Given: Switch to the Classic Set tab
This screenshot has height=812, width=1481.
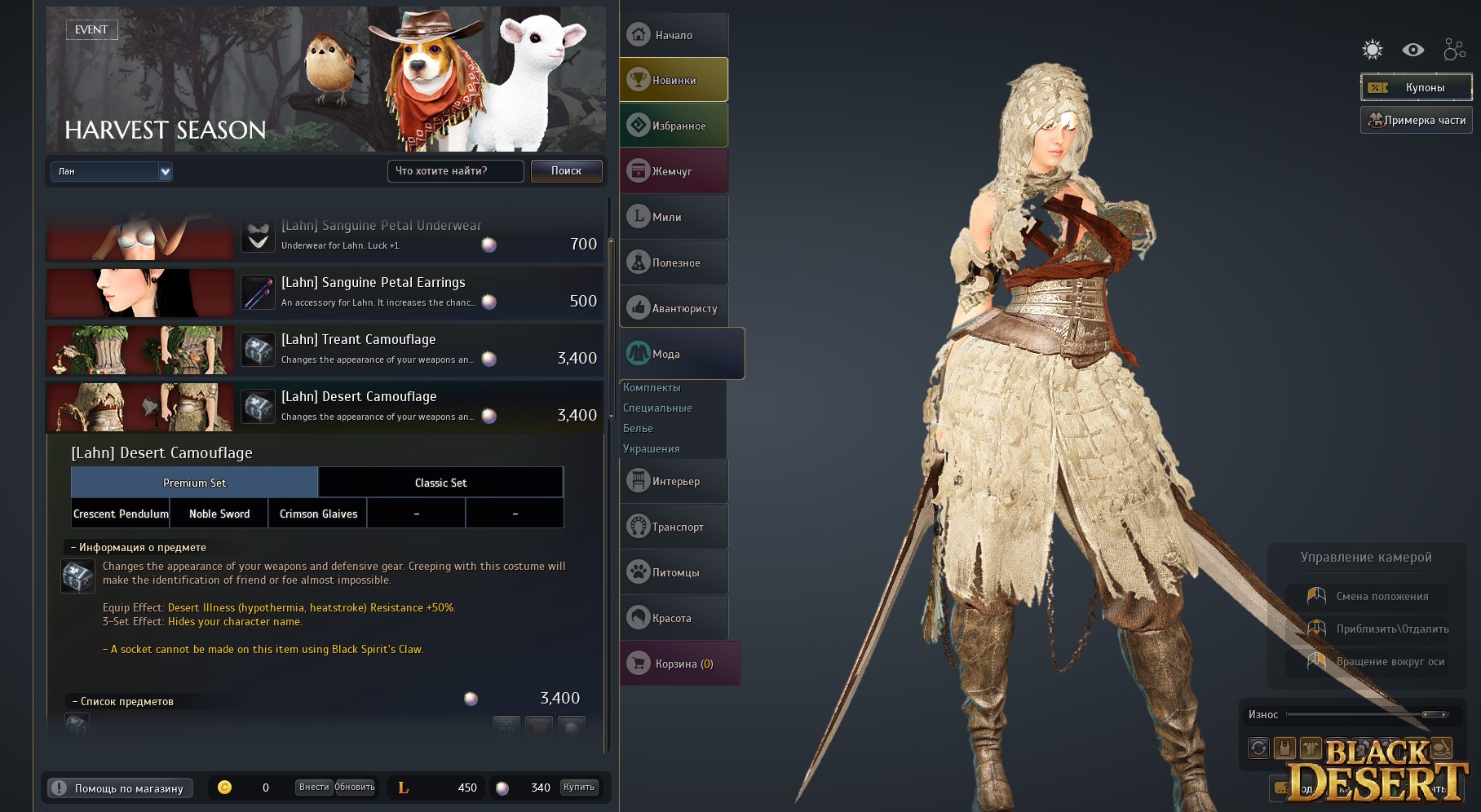Looking at the screenshot, I should pyautogui.click(x=440, y=483).
